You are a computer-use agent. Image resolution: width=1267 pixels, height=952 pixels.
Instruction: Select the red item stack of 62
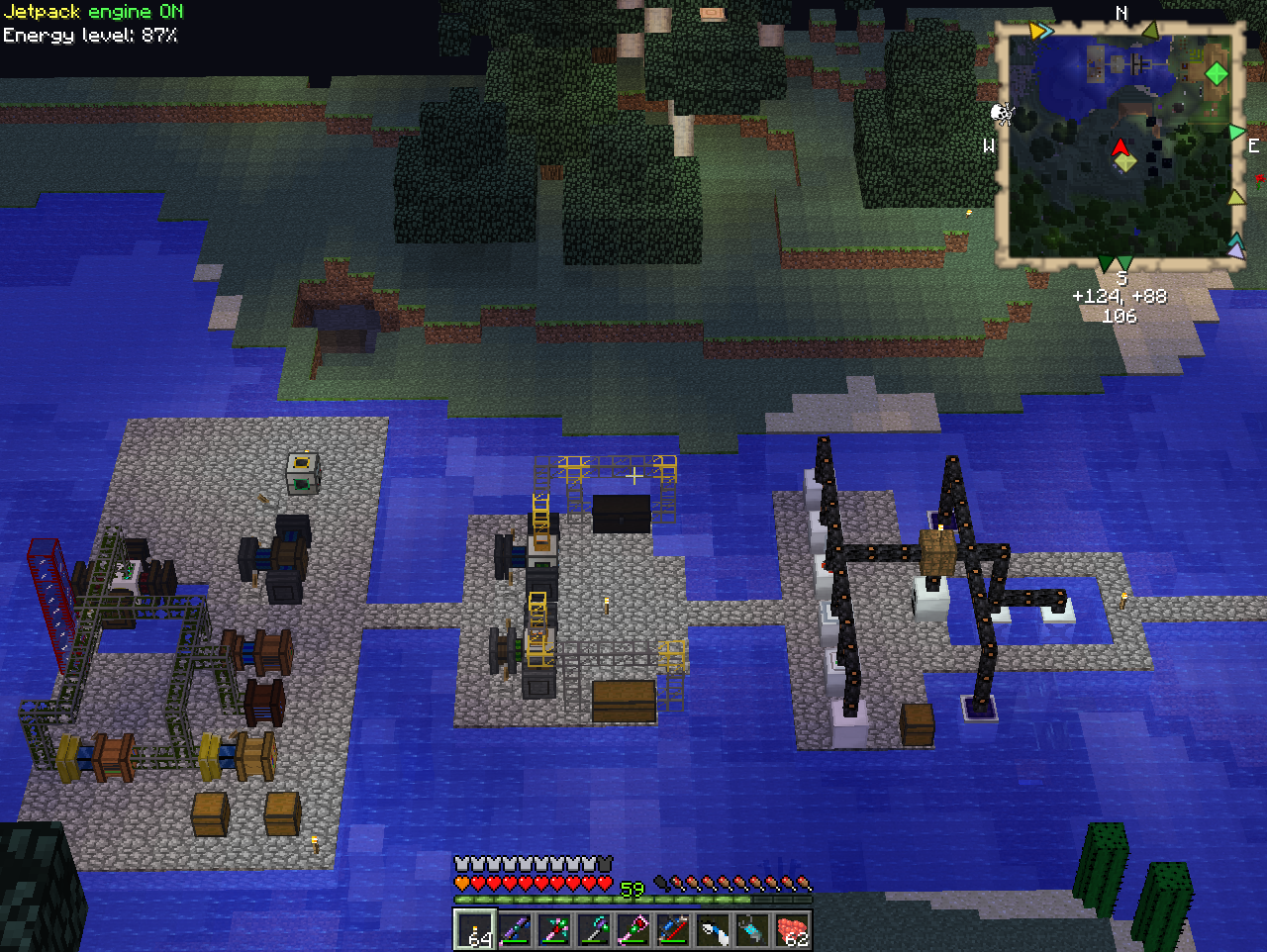(x=792, y=930)
